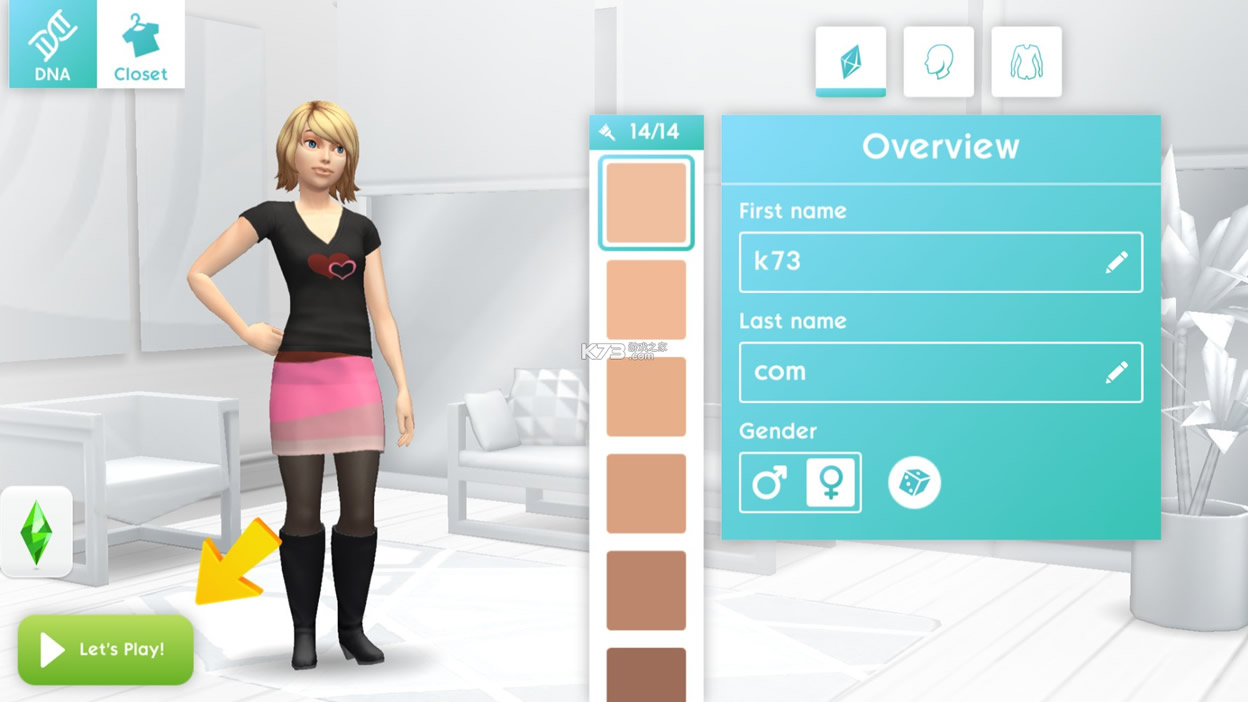
Task: Select the overview diamond category tab
Action: click(x=850, y=62)
